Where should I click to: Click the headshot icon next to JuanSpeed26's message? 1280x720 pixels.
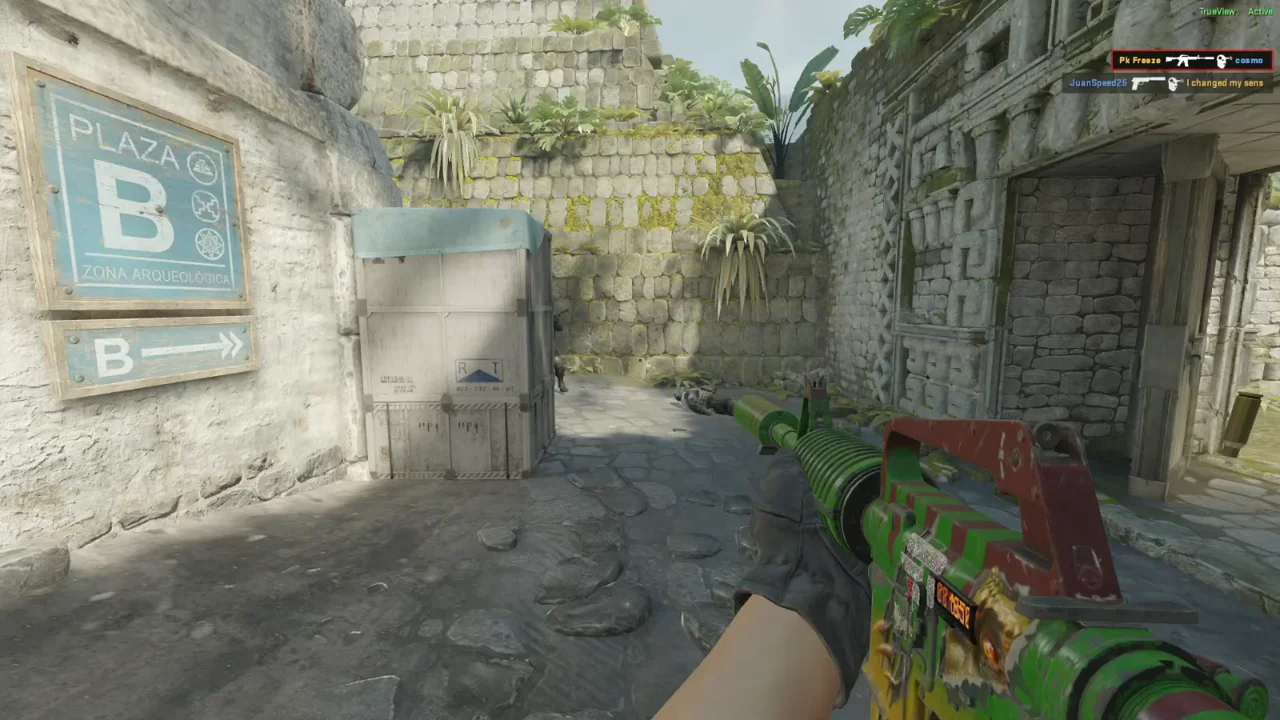pyautogui.click(x=1175, y=83)
